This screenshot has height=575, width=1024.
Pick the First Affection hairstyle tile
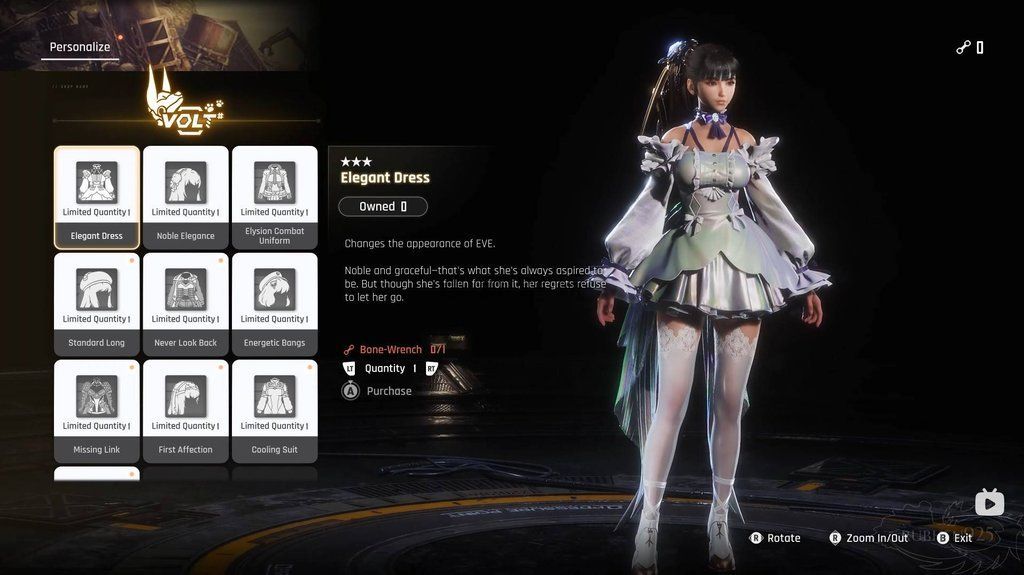(185, 411)
